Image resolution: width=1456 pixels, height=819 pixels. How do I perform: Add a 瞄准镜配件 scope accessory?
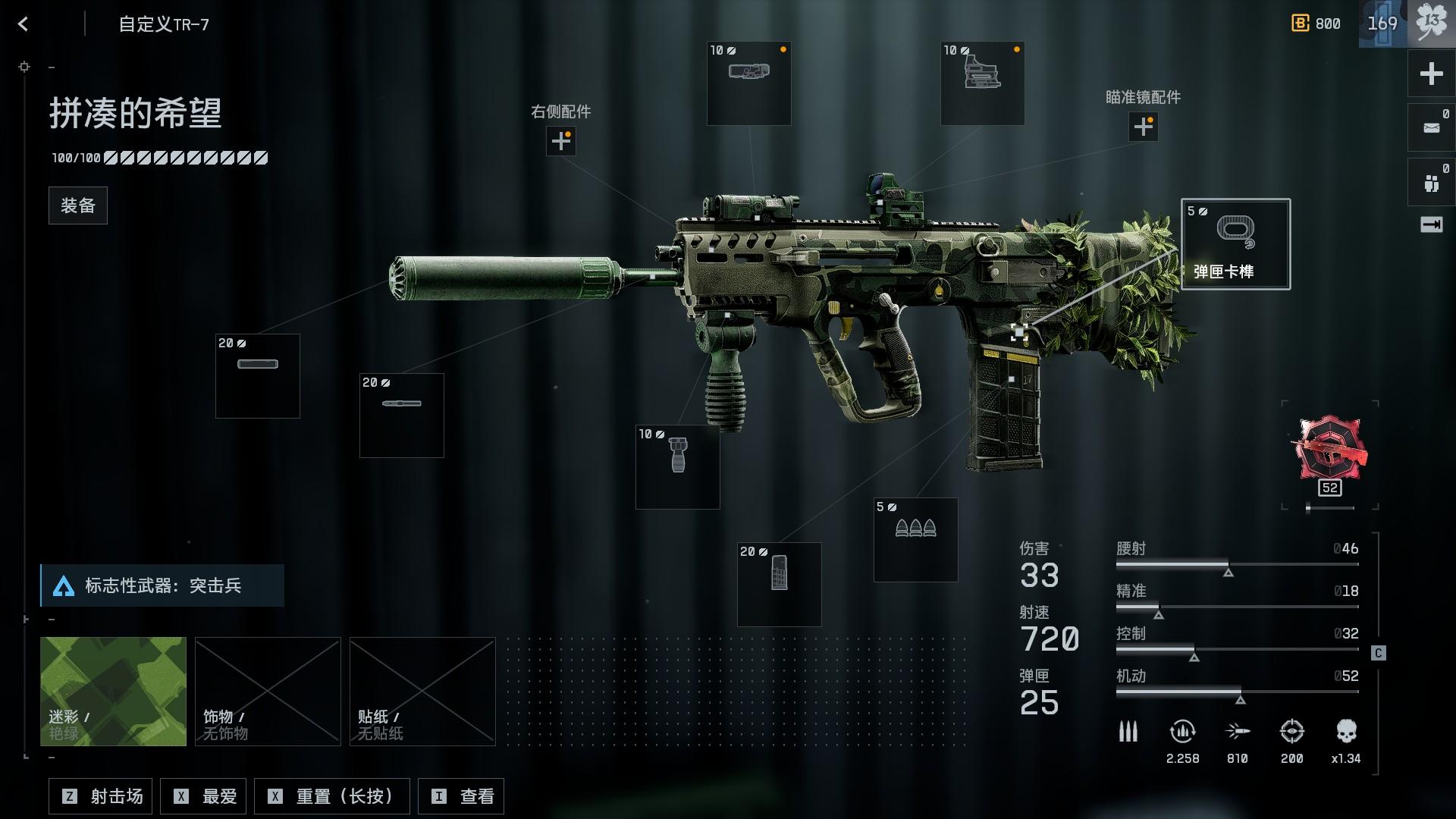pos(1143,127)
